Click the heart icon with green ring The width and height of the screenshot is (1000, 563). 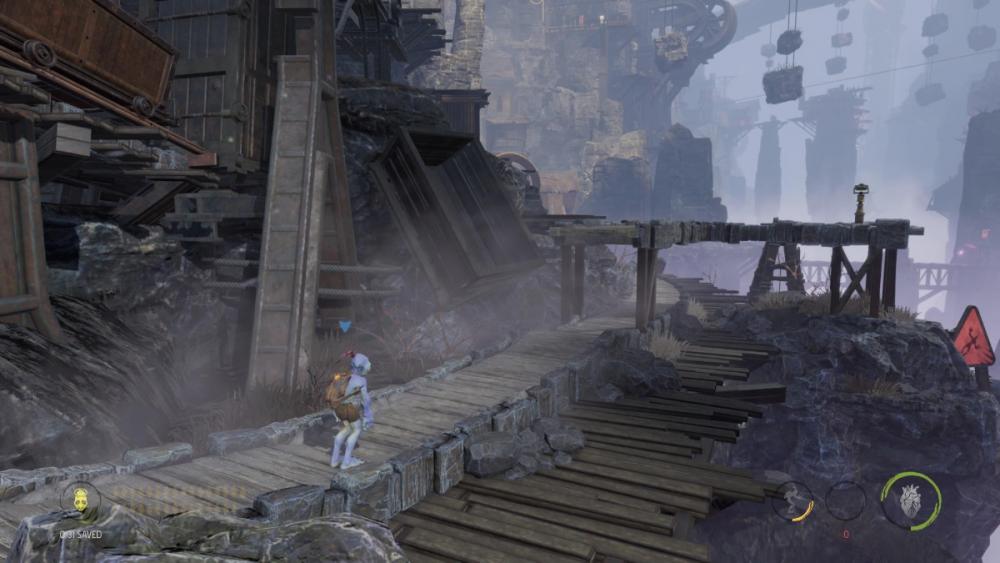pyautogui.click(x=910, y=500)
